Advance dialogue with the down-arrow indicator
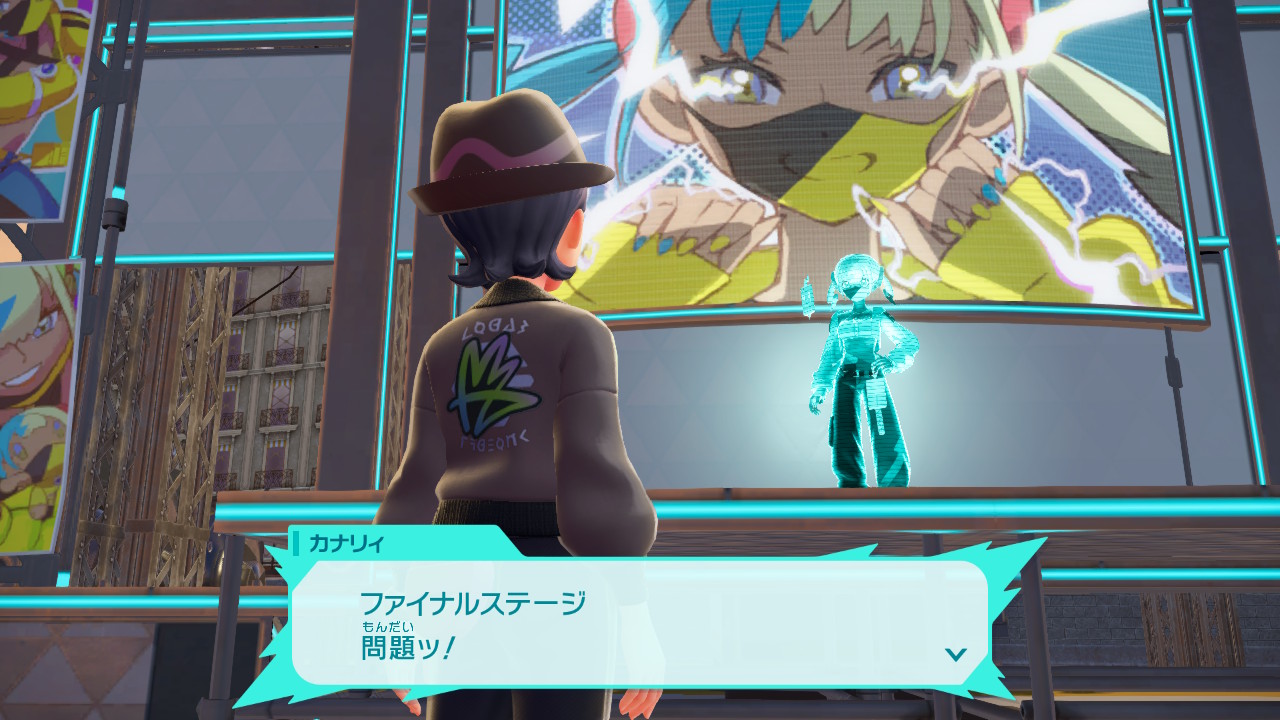 point(955,654)
